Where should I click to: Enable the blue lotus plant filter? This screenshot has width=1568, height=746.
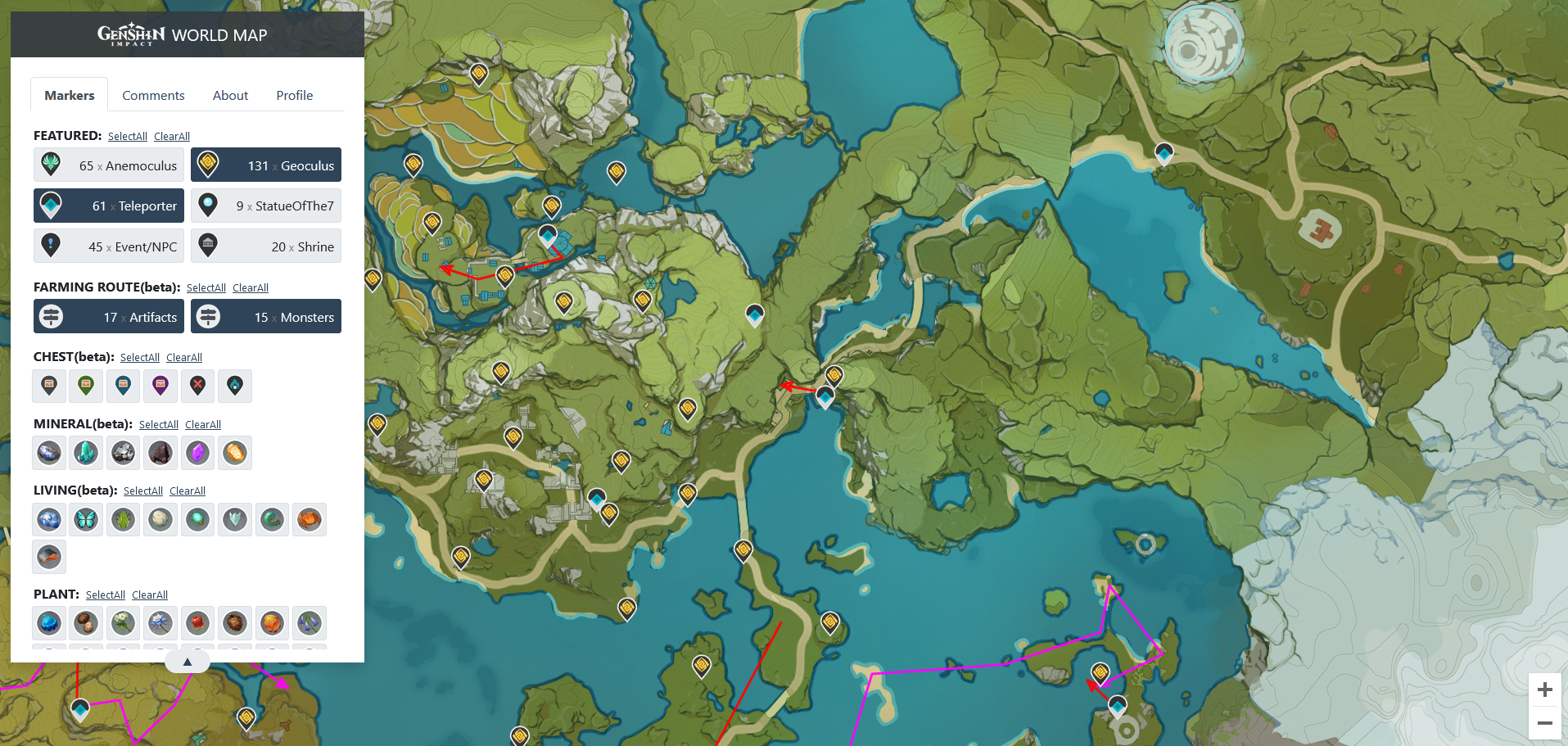tap(160, 623)
